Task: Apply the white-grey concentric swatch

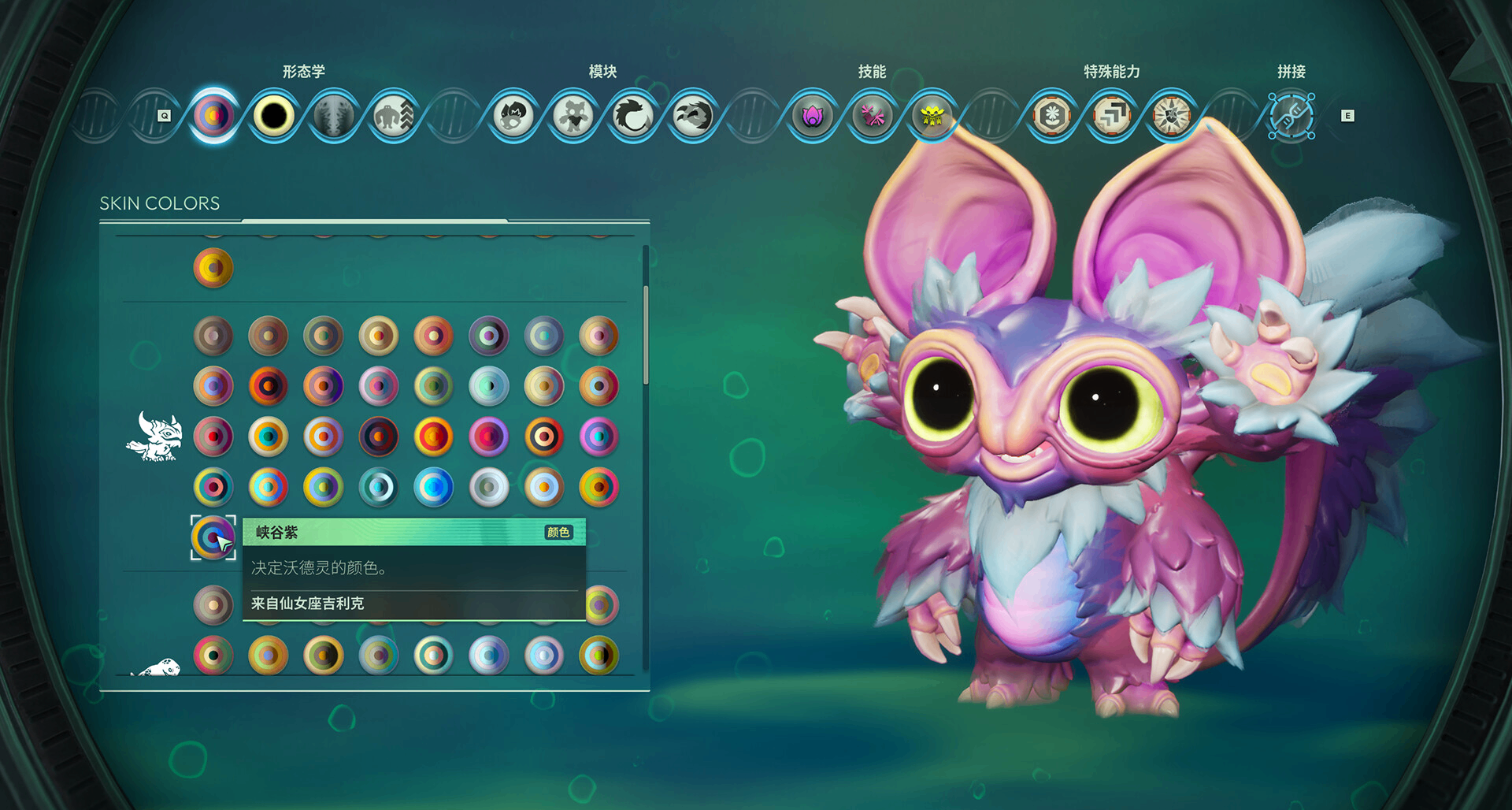Action: pos(488,487)
